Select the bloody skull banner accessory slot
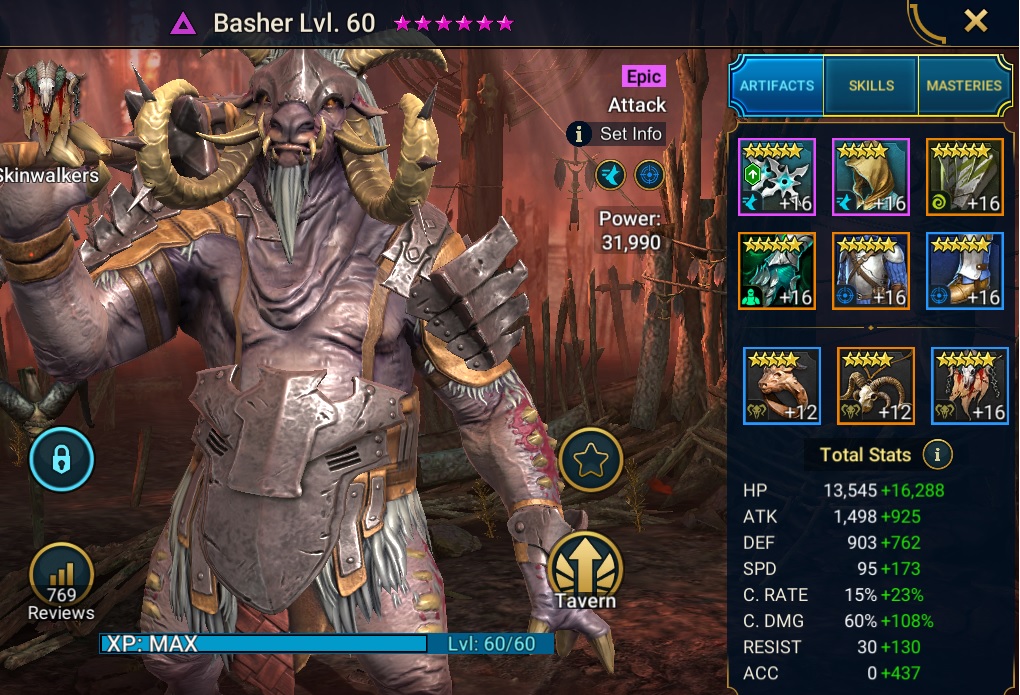The image size is (1020, 695). click(x=969, y=386)
